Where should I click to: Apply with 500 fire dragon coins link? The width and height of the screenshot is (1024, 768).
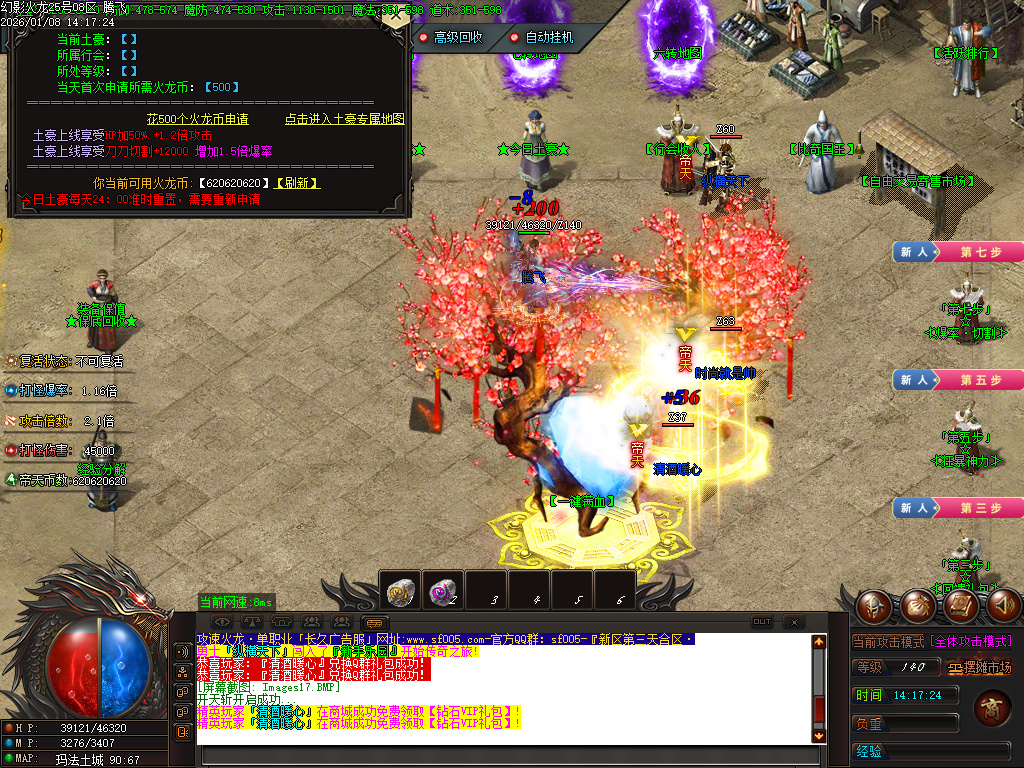198,119
